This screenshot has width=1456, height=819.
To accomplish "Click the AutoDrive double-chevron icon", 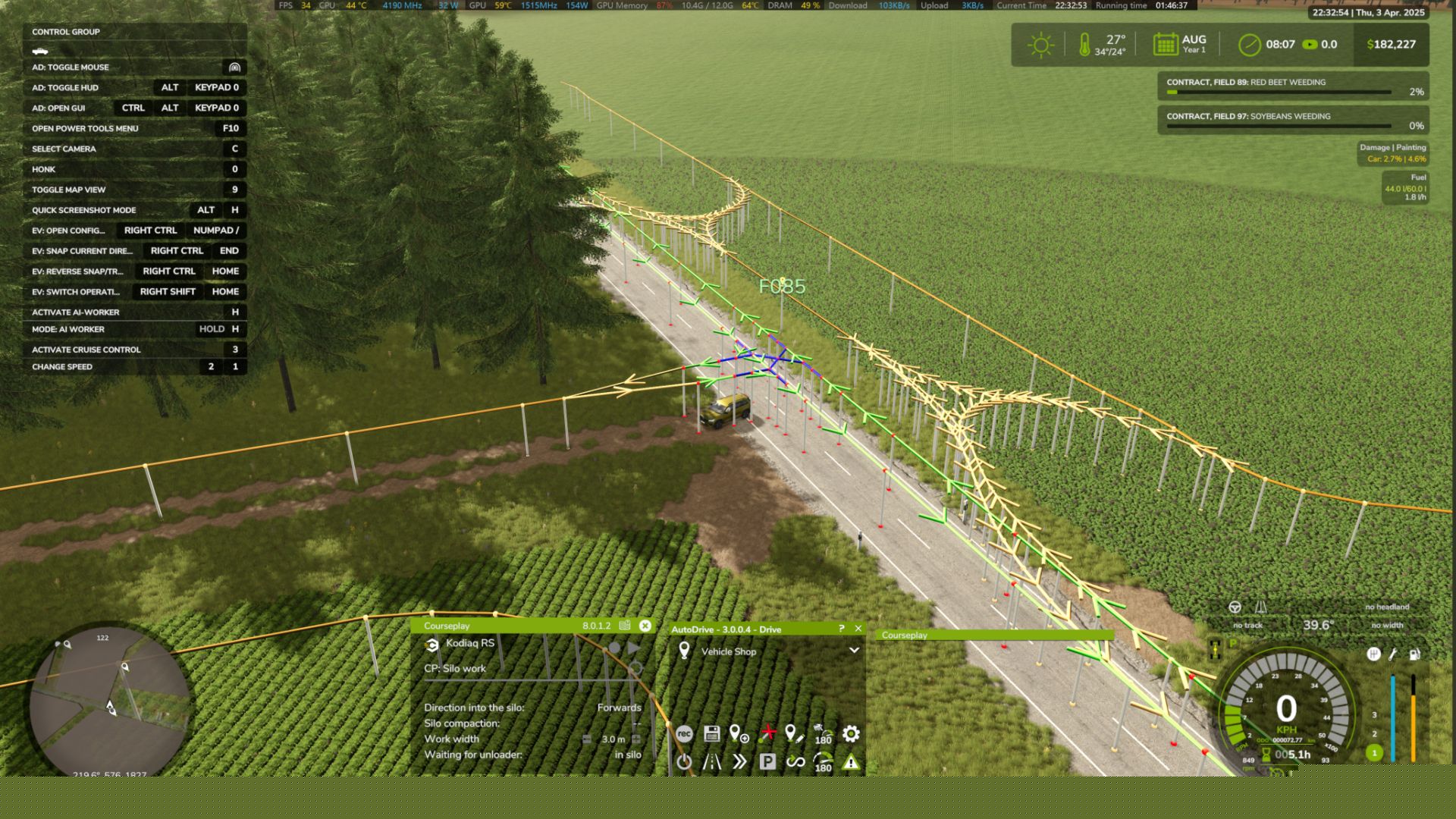I will [739, 762].
